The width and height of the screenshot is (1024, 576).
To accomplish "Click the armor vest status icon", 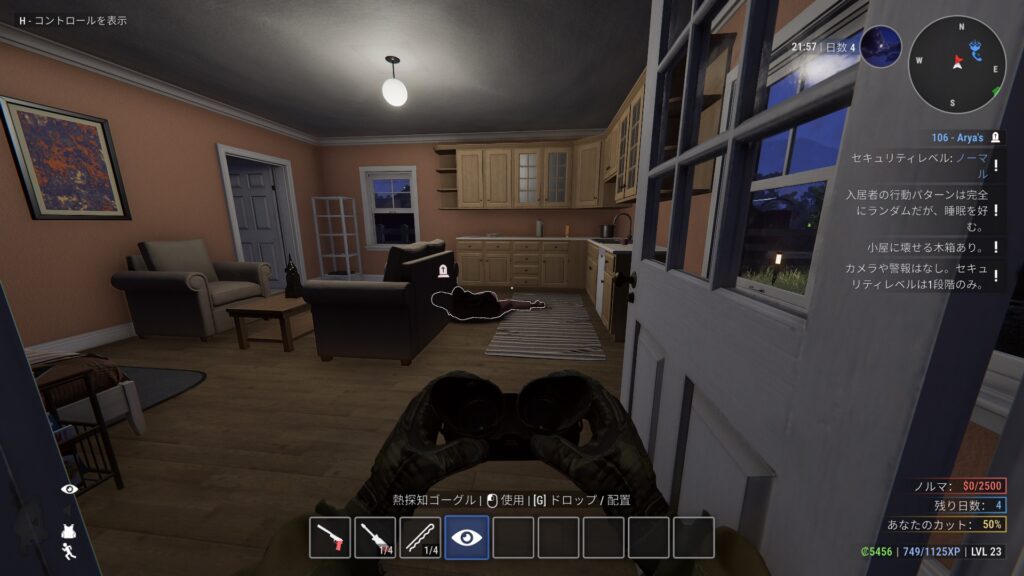I will 70,531.
